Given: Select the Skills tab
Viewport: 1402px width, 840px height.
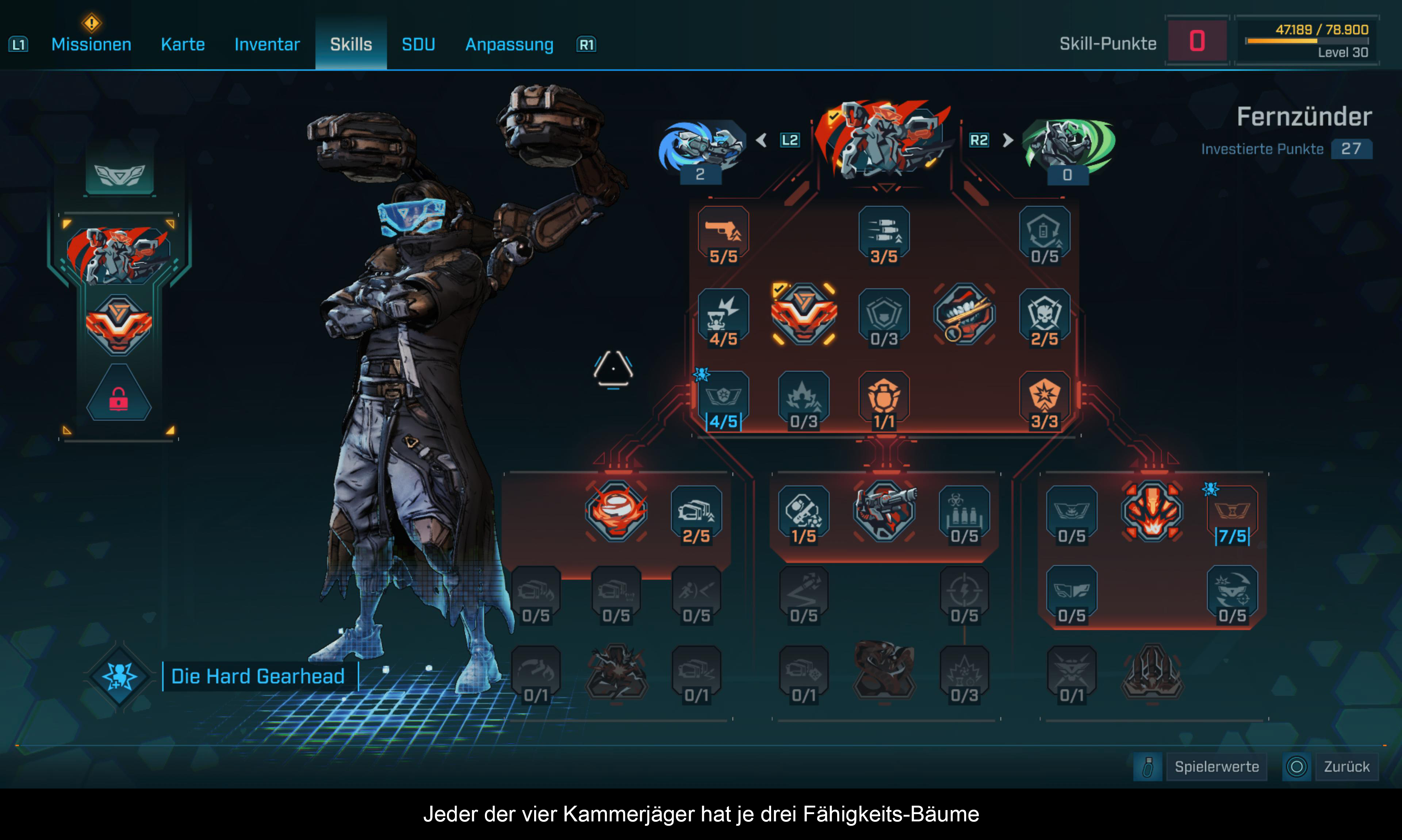Looking at the screenshot, I should click(x=351, y=44).
